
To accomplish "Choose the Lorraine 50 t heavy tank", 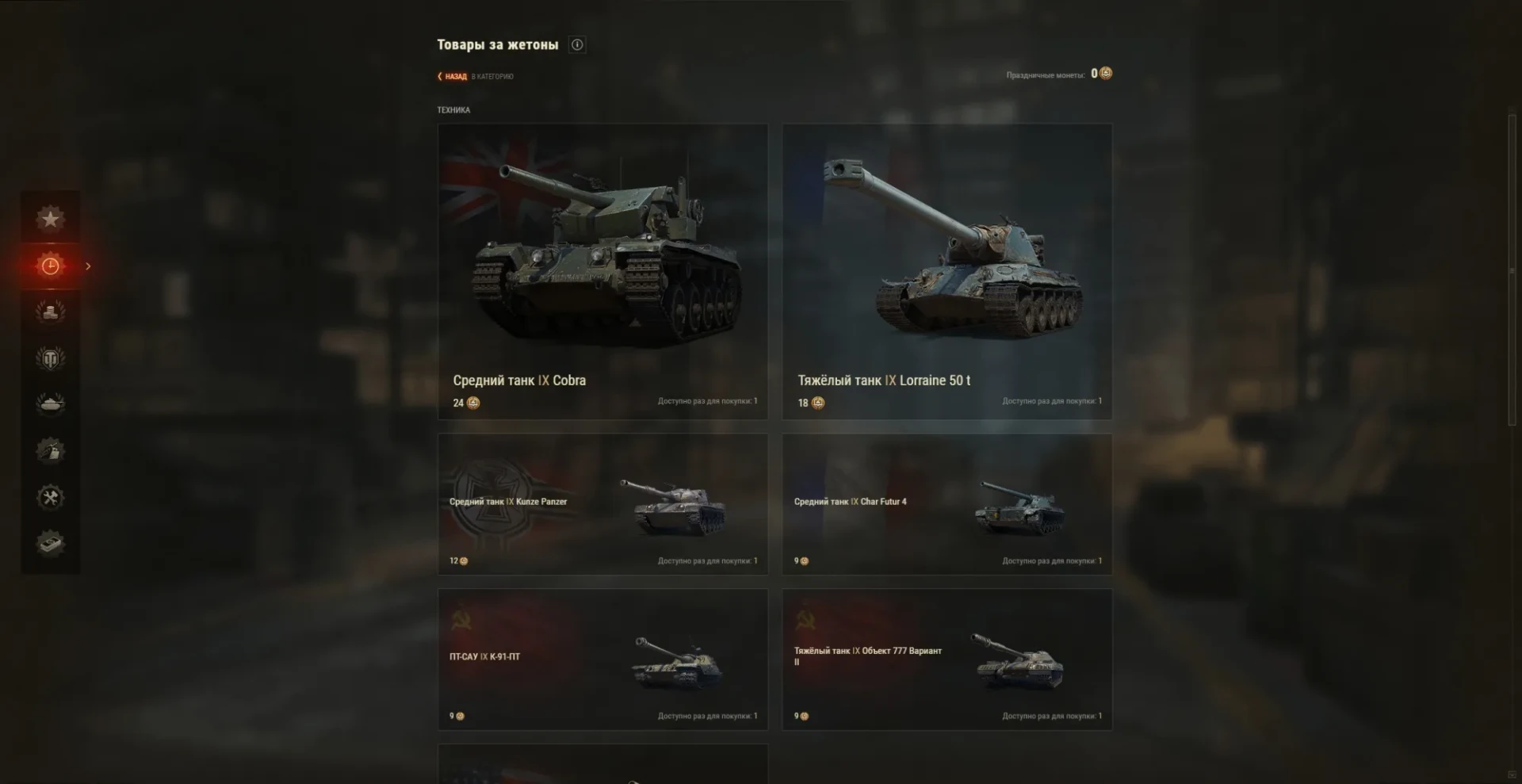I will coord(946,271).
